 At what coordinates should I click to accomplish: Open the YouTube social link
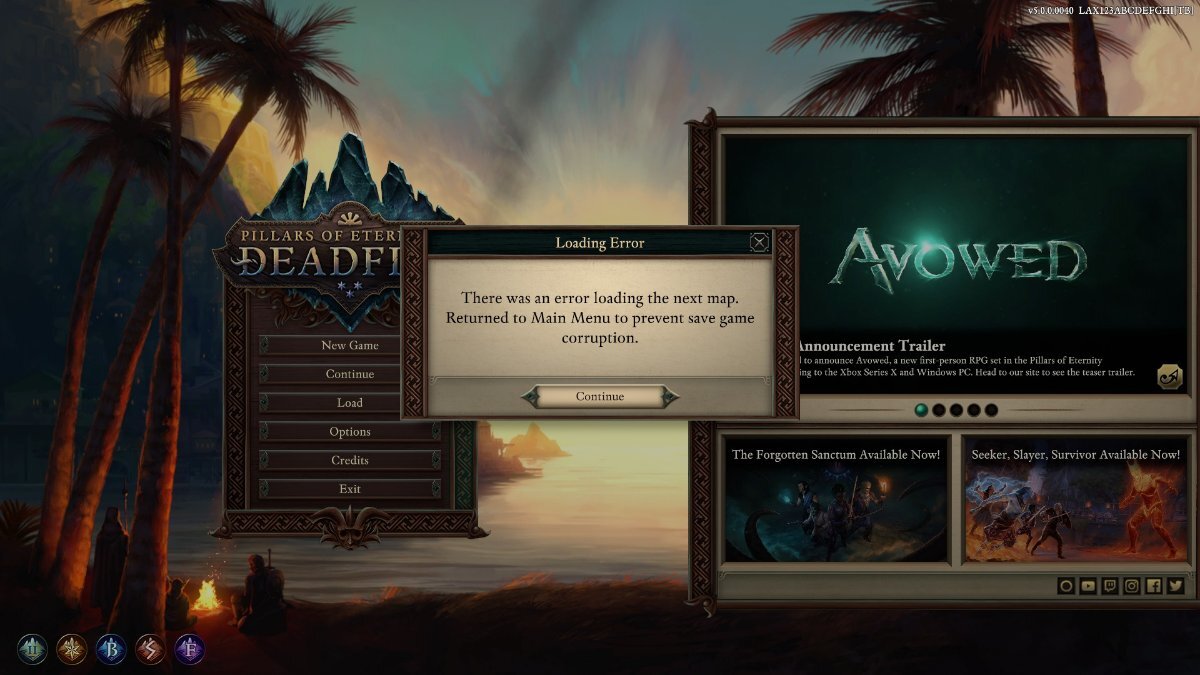(1088, 586)
